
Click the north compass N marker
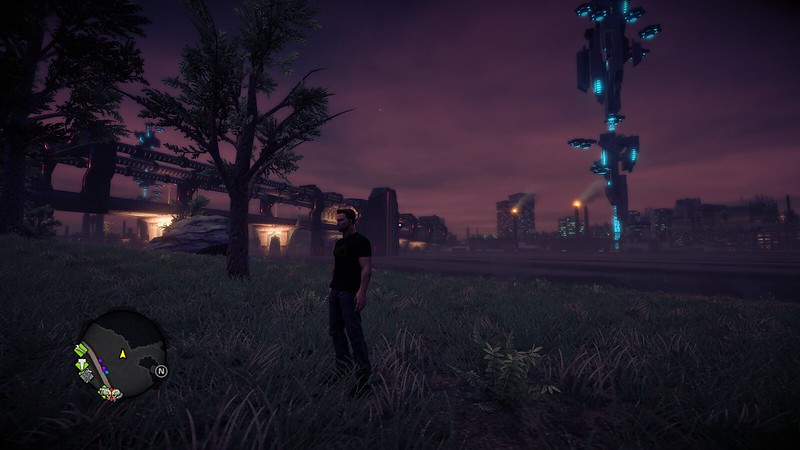pyautogui.click(x=160, y=370)
